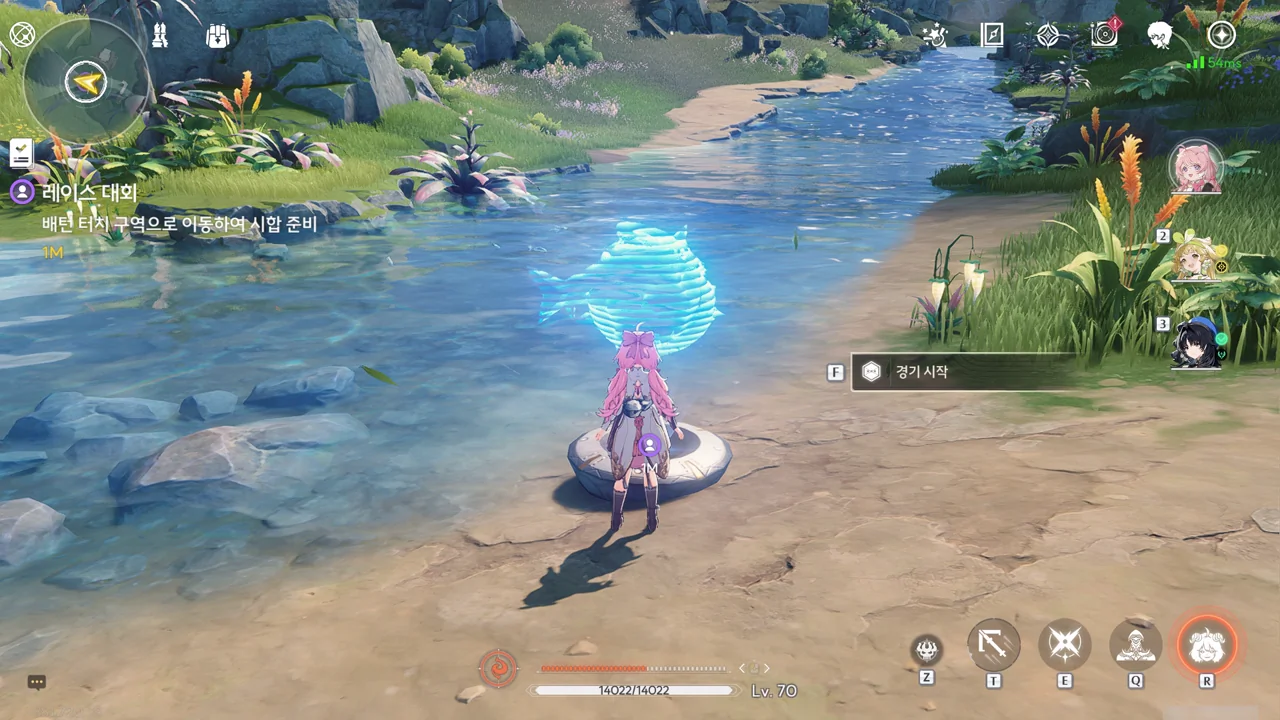1280x720 pixels.
Task: Click the globe icon beside the minimap
Action: (22, 34)
